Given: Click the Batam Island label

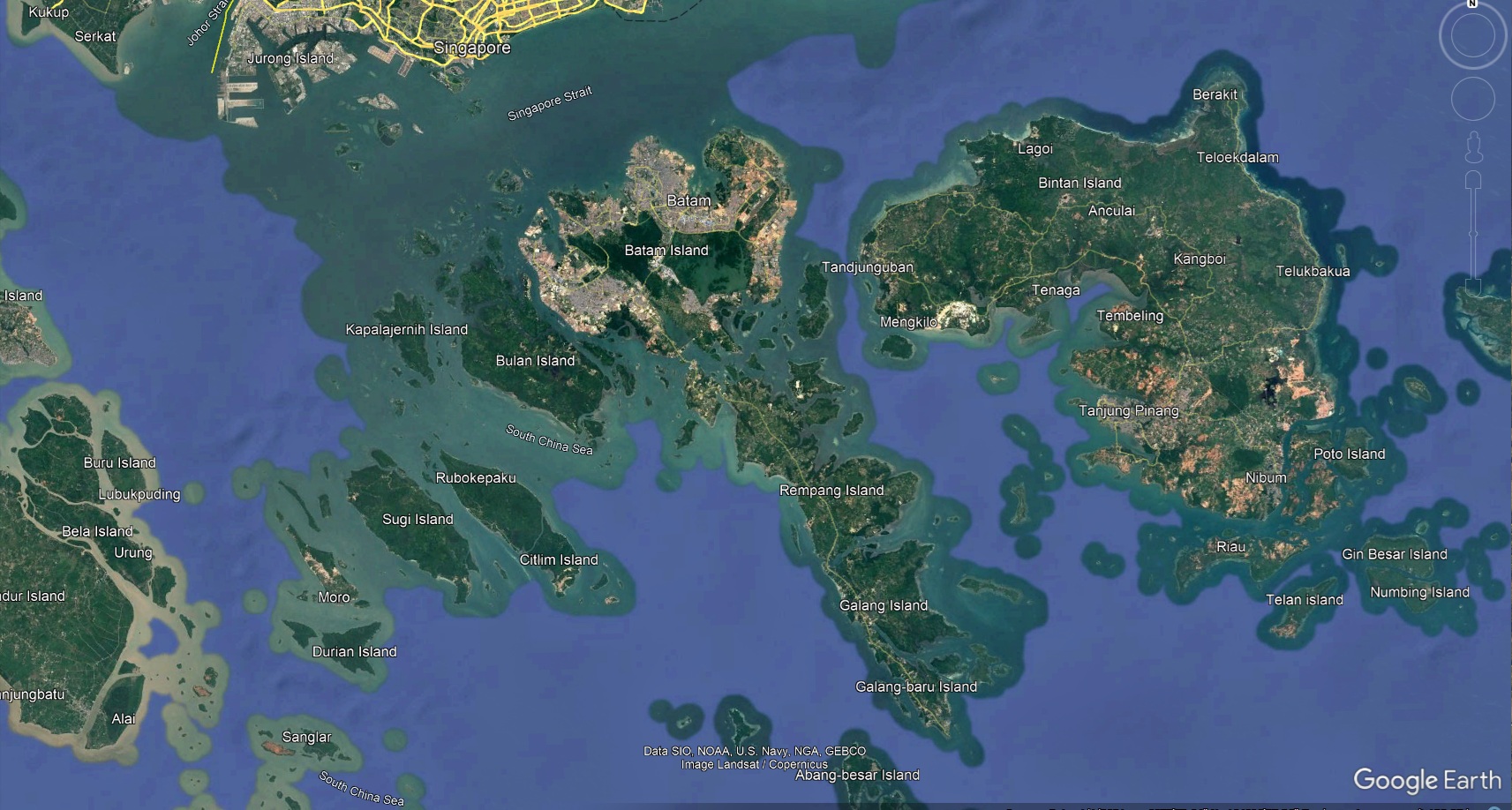Looking at the screenshot, I should [x=666, y=251].
